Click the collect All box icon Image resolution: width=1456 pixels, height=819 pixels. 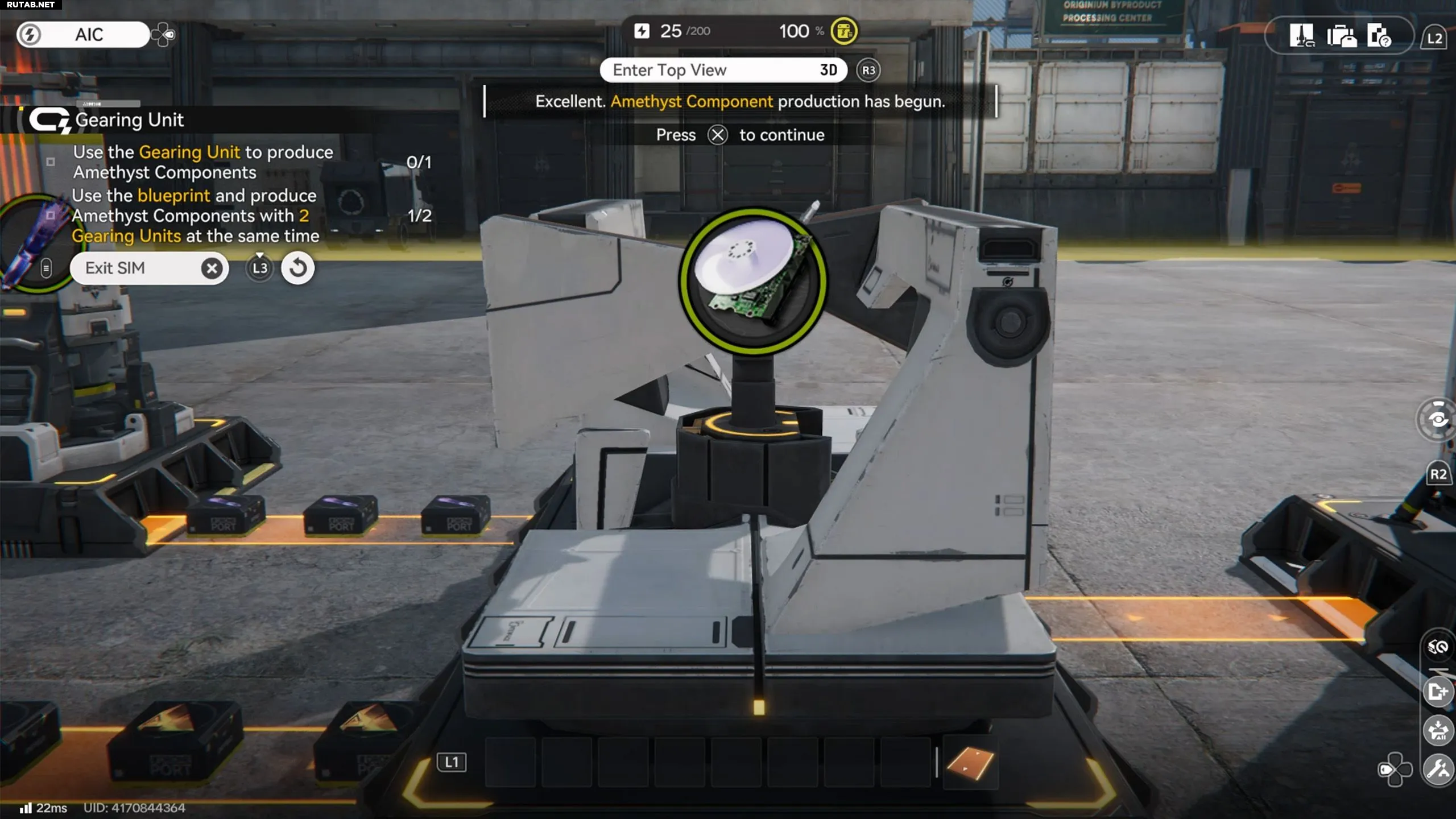click(1437, 730)
